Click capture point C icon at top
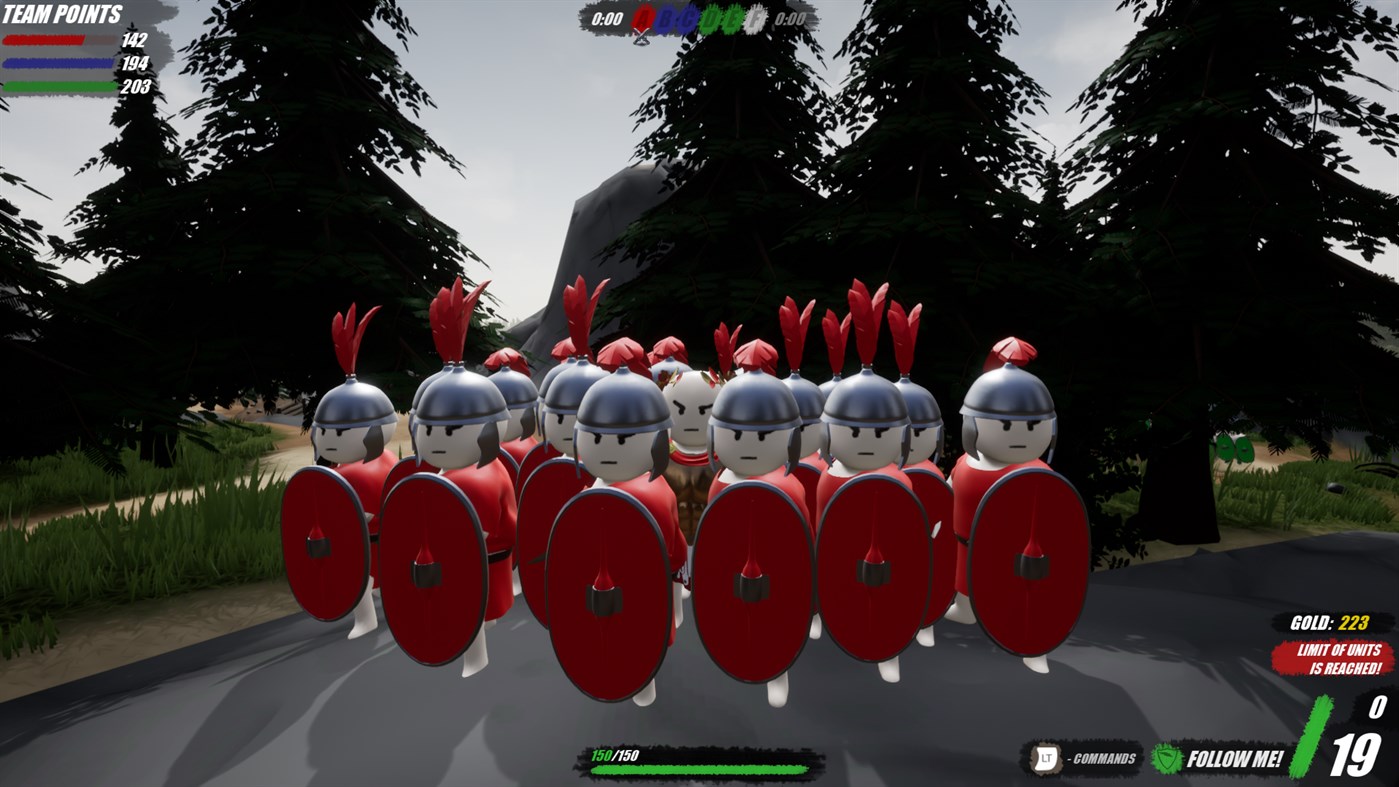The width and height of the screenshot is (1399, 787). [x=687, y=18]
